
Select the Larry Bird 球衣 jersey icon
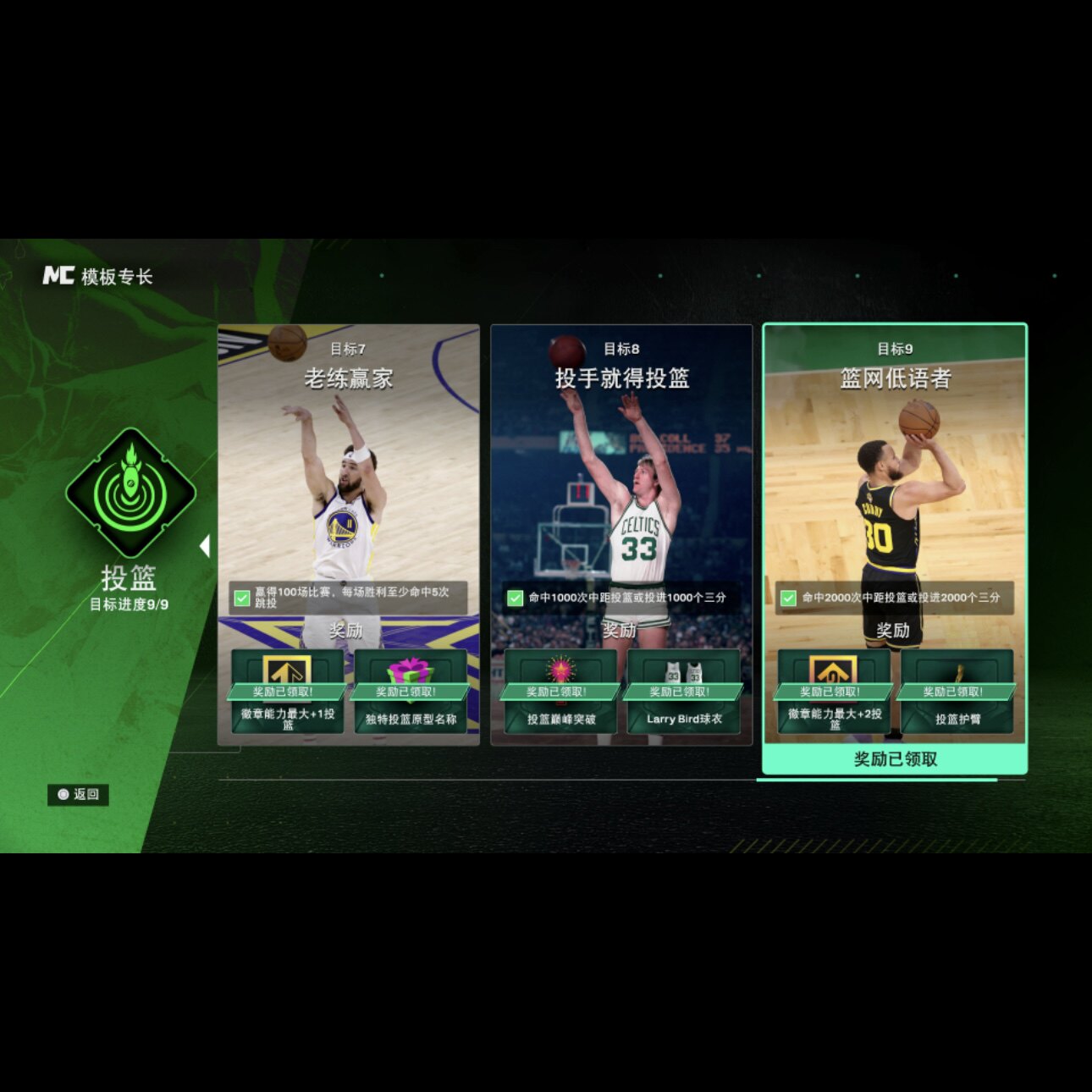tap(684, 671)
